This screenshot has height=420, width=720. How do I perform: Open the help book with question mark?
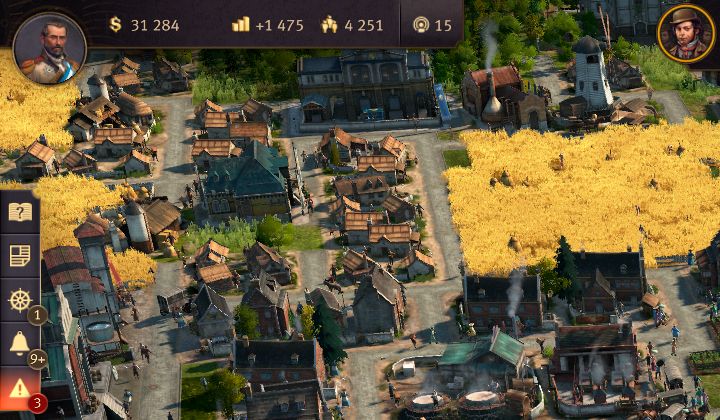click(x=20, y=212)
